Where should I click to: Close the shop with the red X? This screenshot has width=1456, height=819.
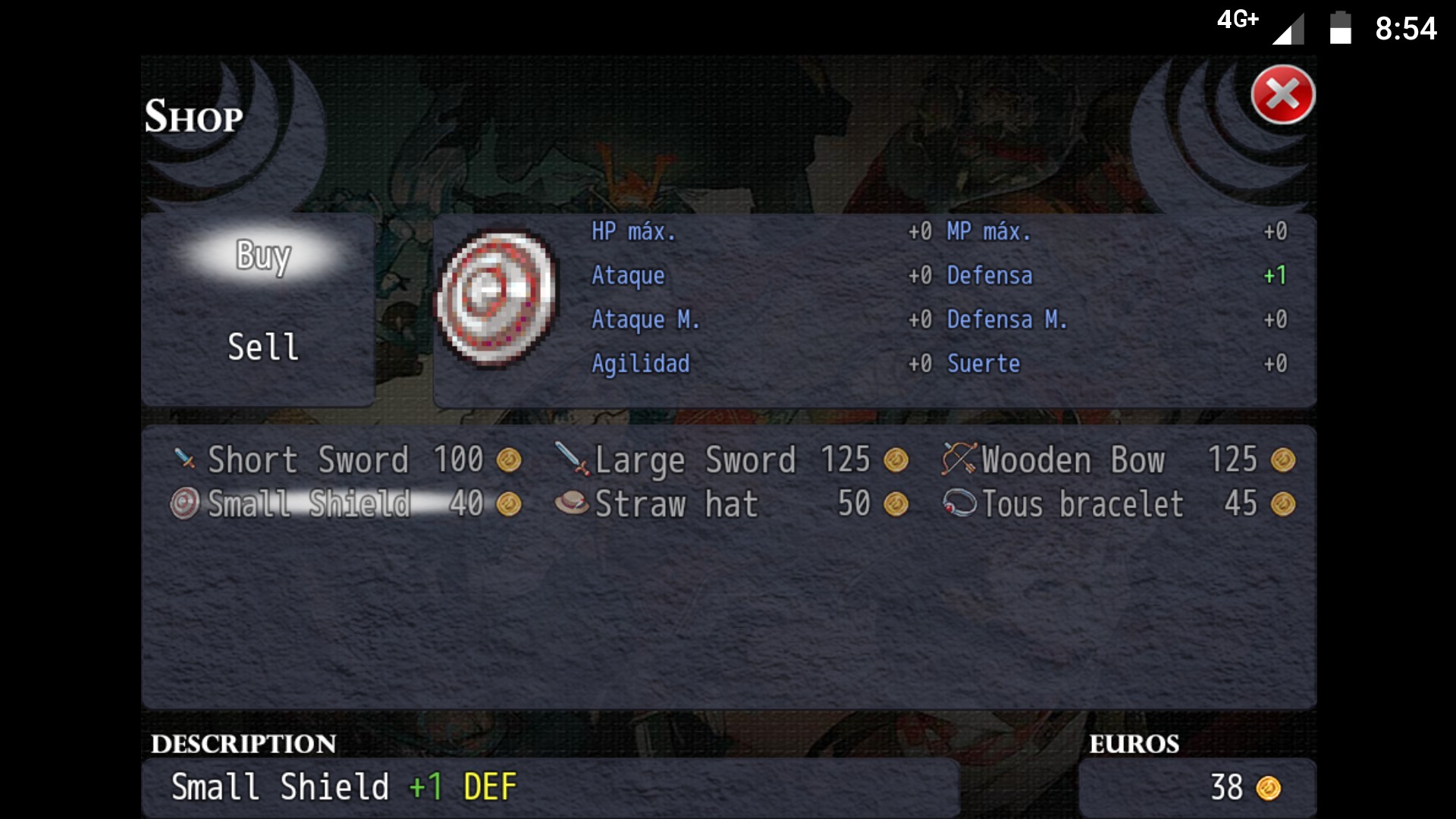[1282, 96]
